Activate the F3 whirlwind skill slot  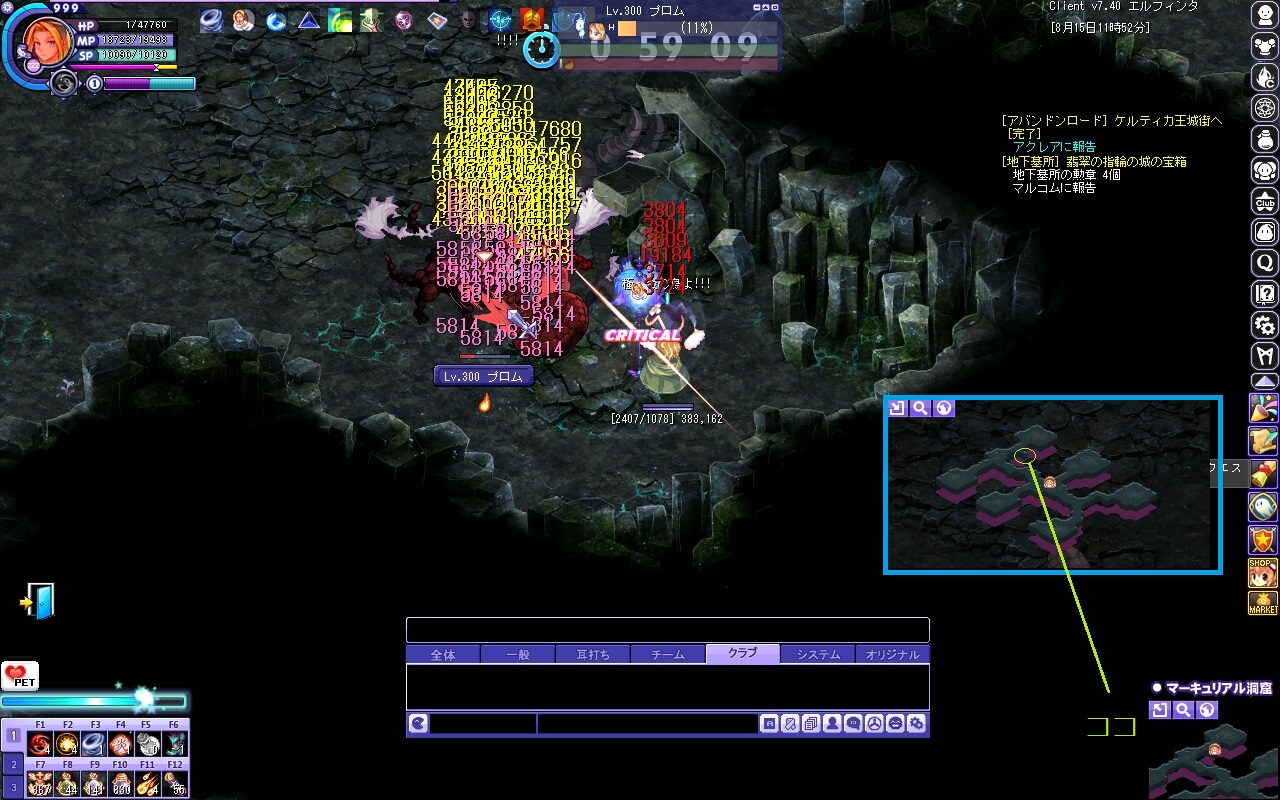[x=94, y=744]
